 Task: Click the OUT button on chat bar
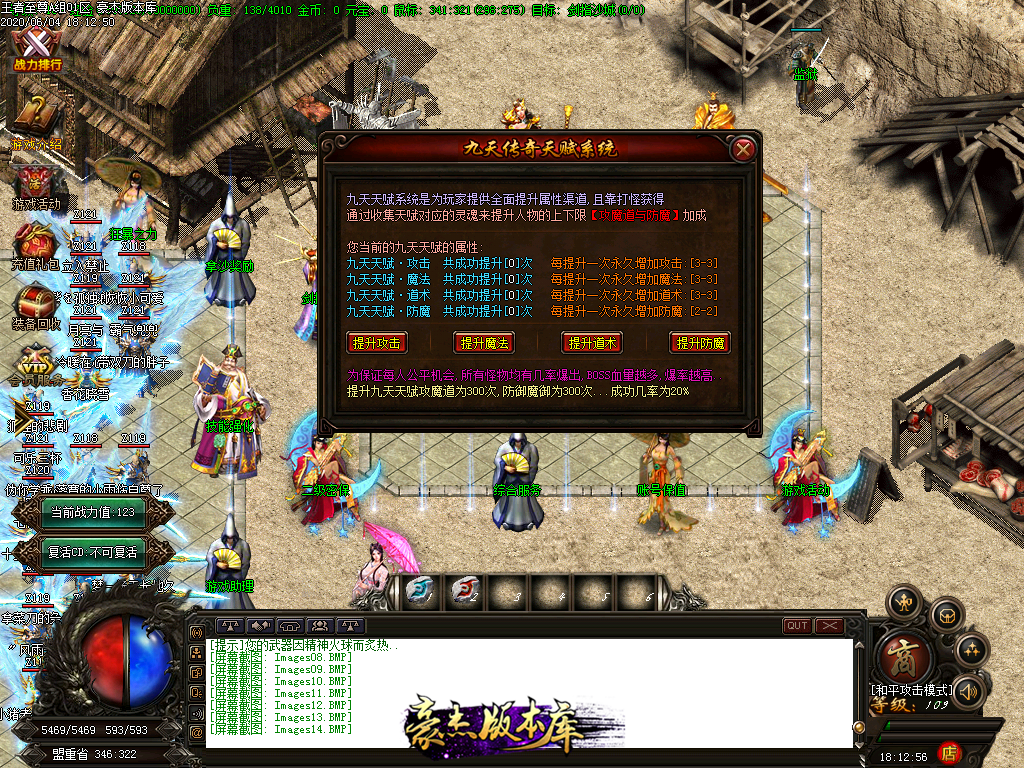tap(797, 626)
